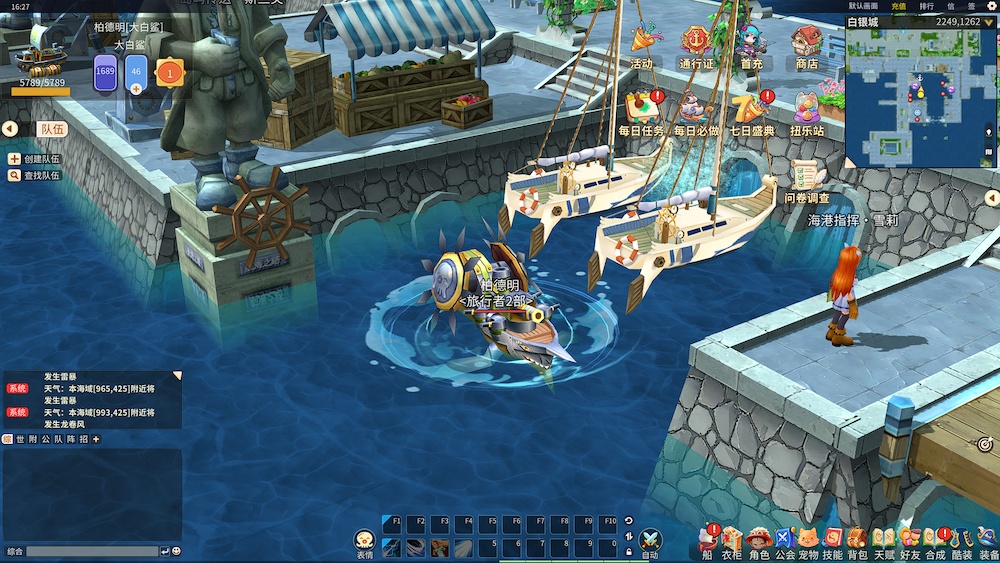Open the 技能 skills menu
This screenshot has height=563, width=1000.
point(832,540)
